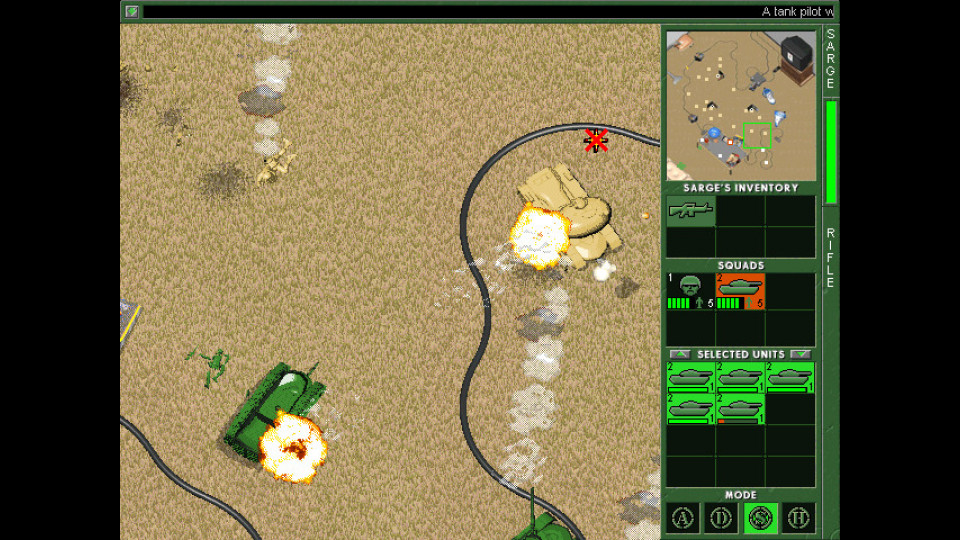Switch to mode A
Viewport: 960px width, 540px height.
(682, 518)
